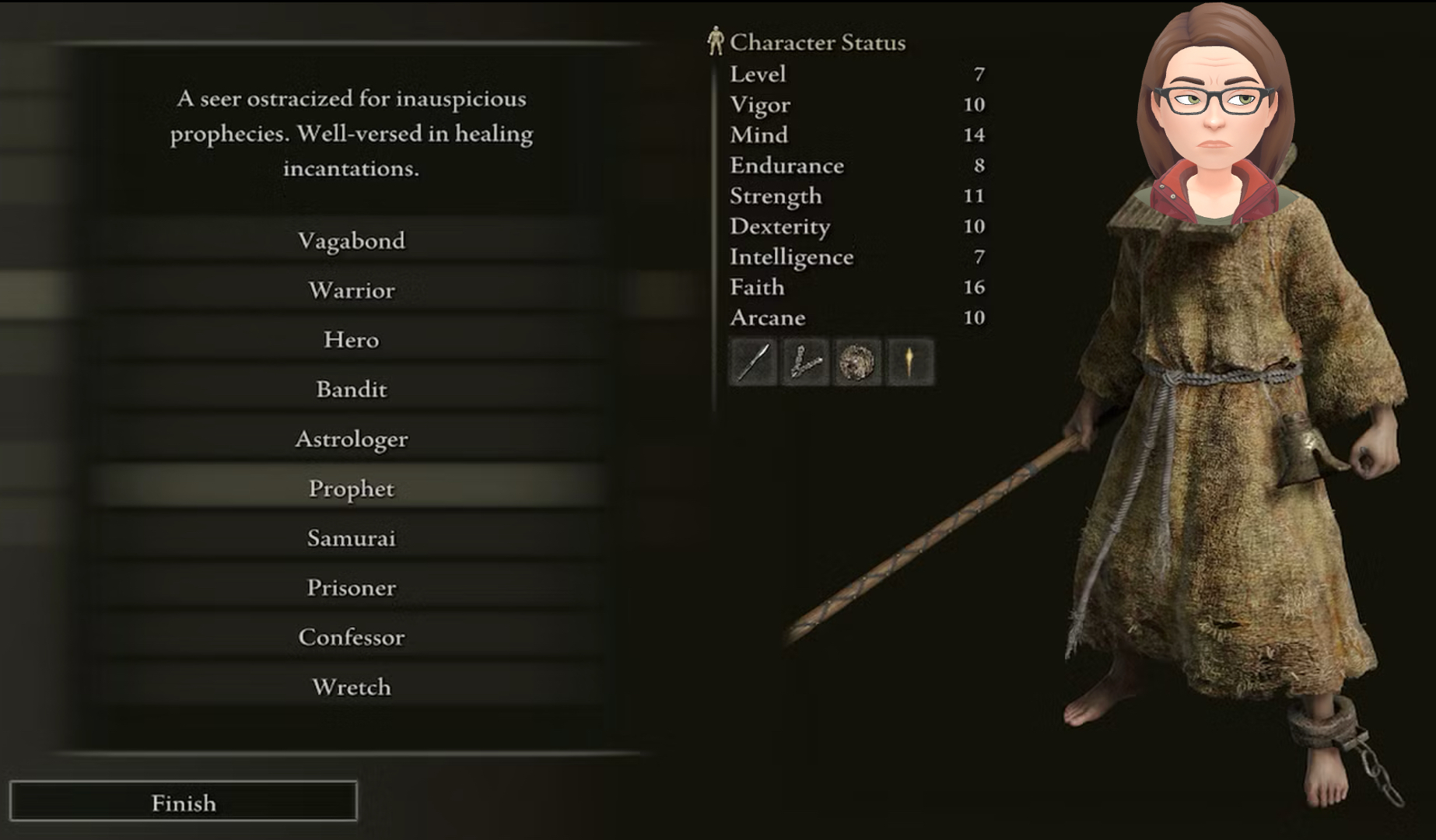Click the Finish button
The height and width of the screenshot is (840, 1436).
tap(184, 802)
